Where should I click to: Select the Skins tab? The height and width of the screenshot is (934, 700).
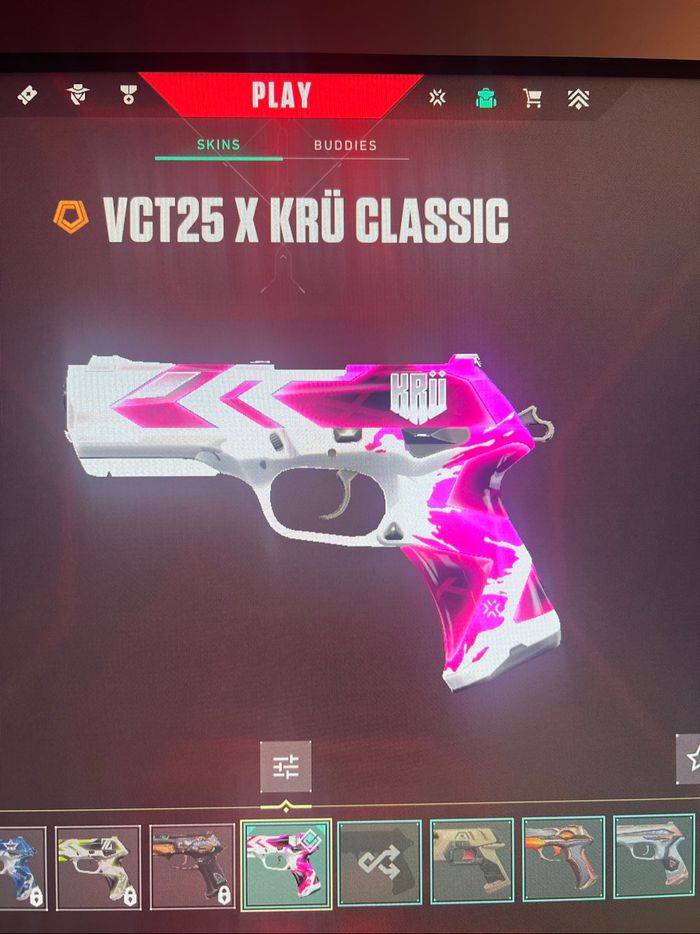tap(218, 145)
